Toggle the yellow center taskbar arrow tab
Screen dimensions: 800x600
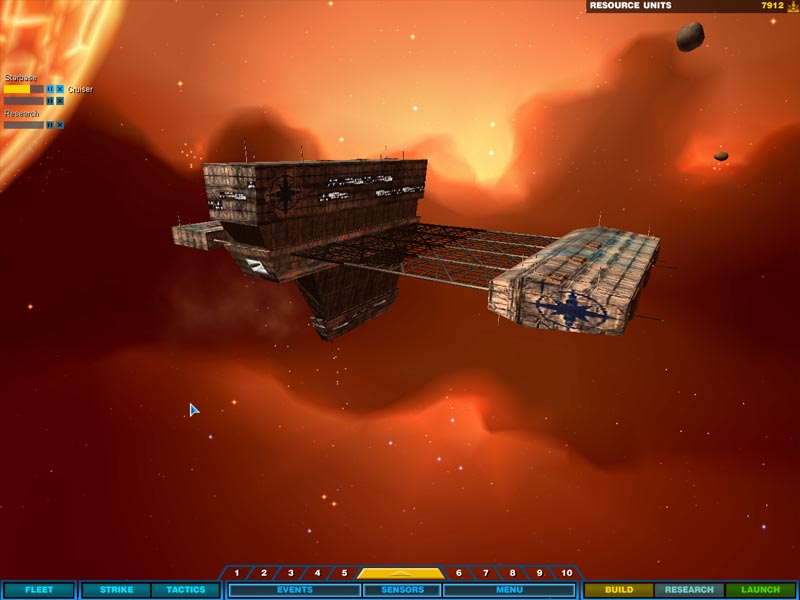(401, 573)
